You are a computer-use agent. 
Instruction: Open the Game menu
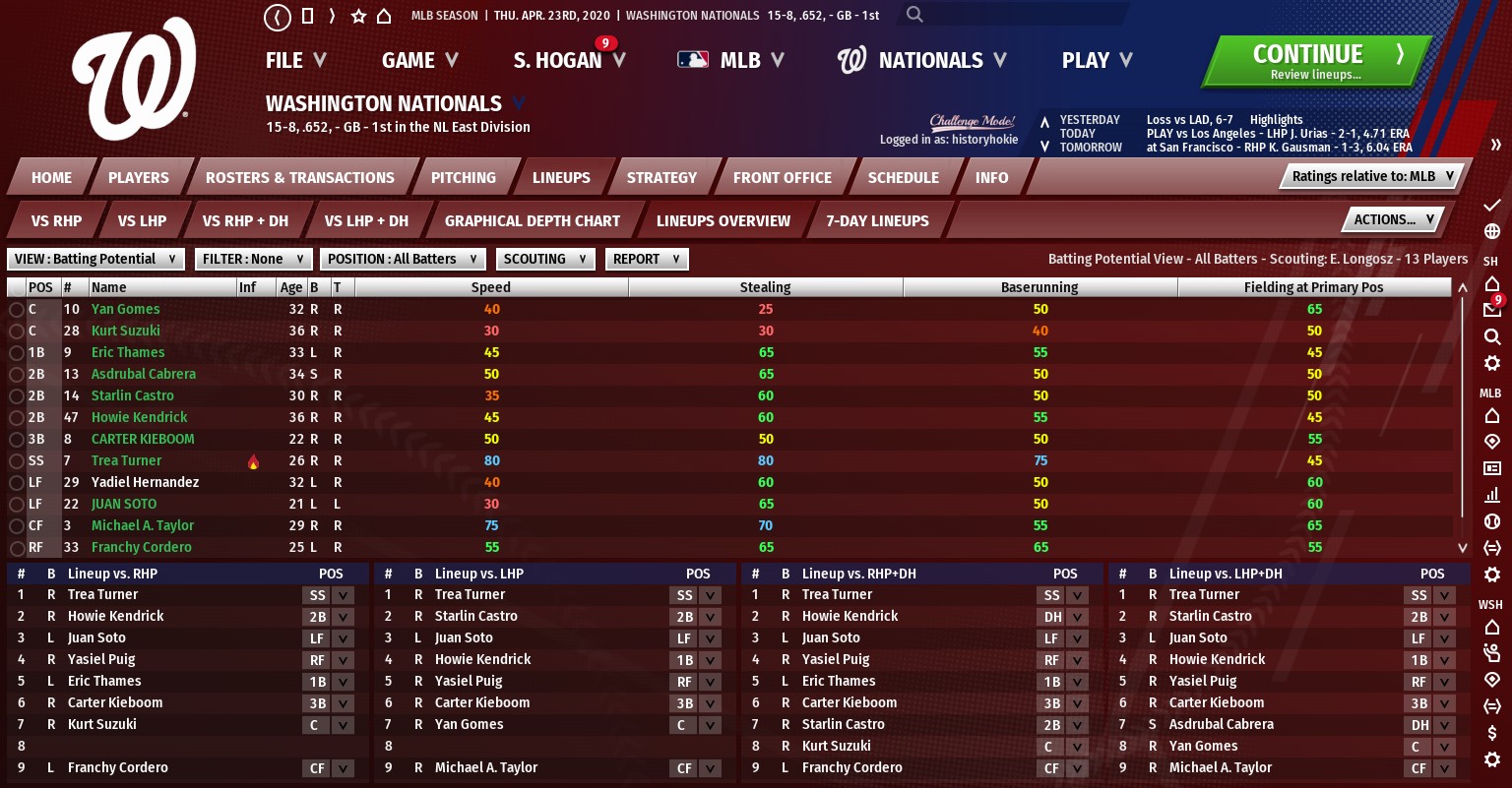(419, 61)
